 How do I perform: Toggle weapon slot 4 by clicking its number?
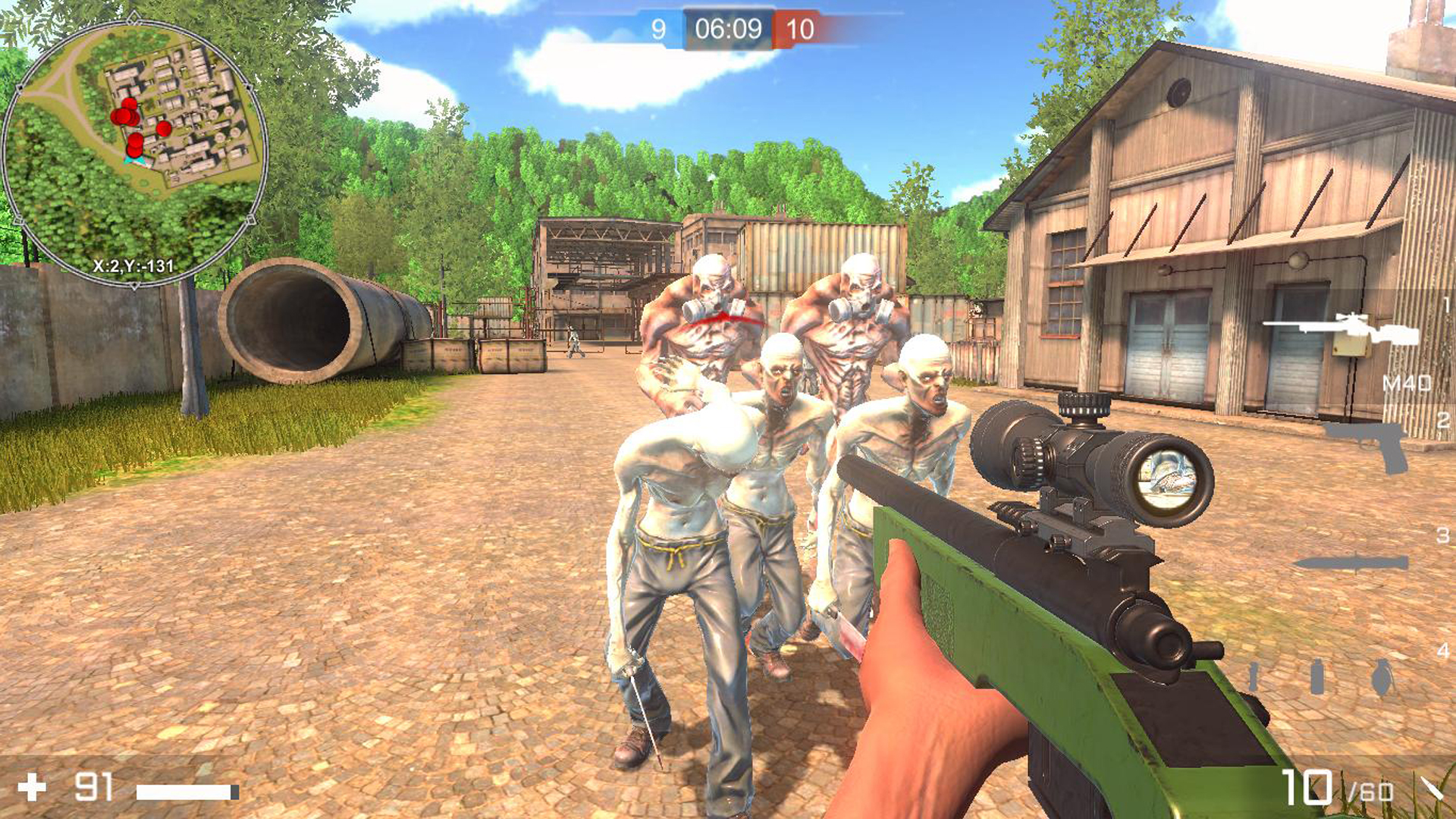1445,648
